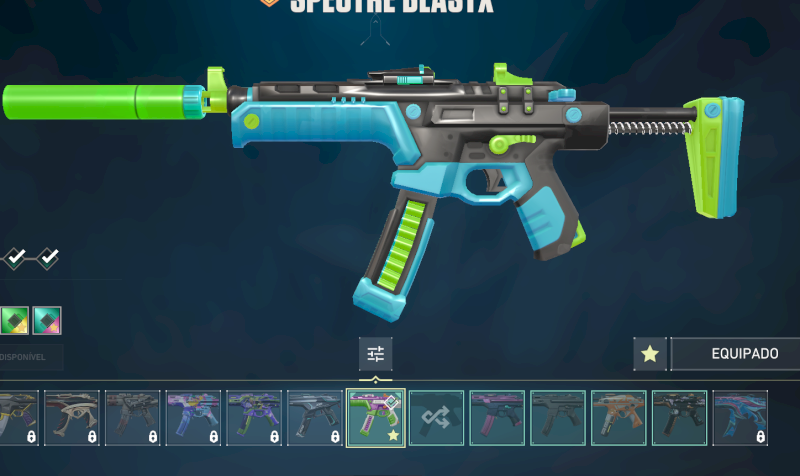Screen dimensions: 800x476
Task: Choose the locked blue and pink Spectre skin
Action: pyautogui.click(x=740, y=418)
